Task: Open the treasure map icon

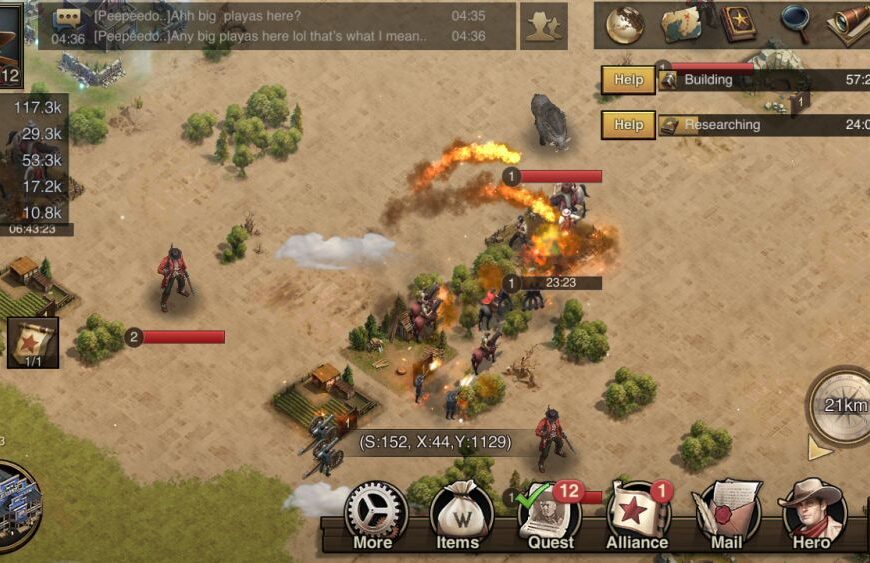Action: coord(682,24)
